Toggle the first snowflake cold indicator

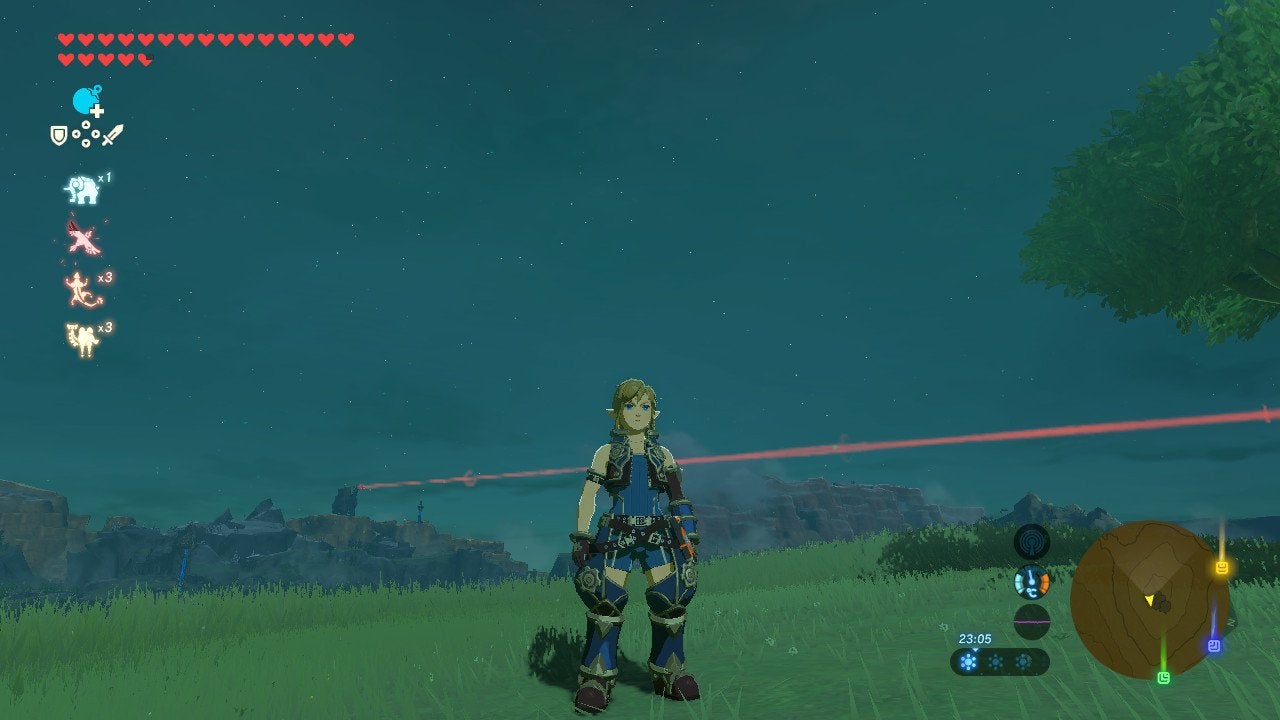coord(968,661)
